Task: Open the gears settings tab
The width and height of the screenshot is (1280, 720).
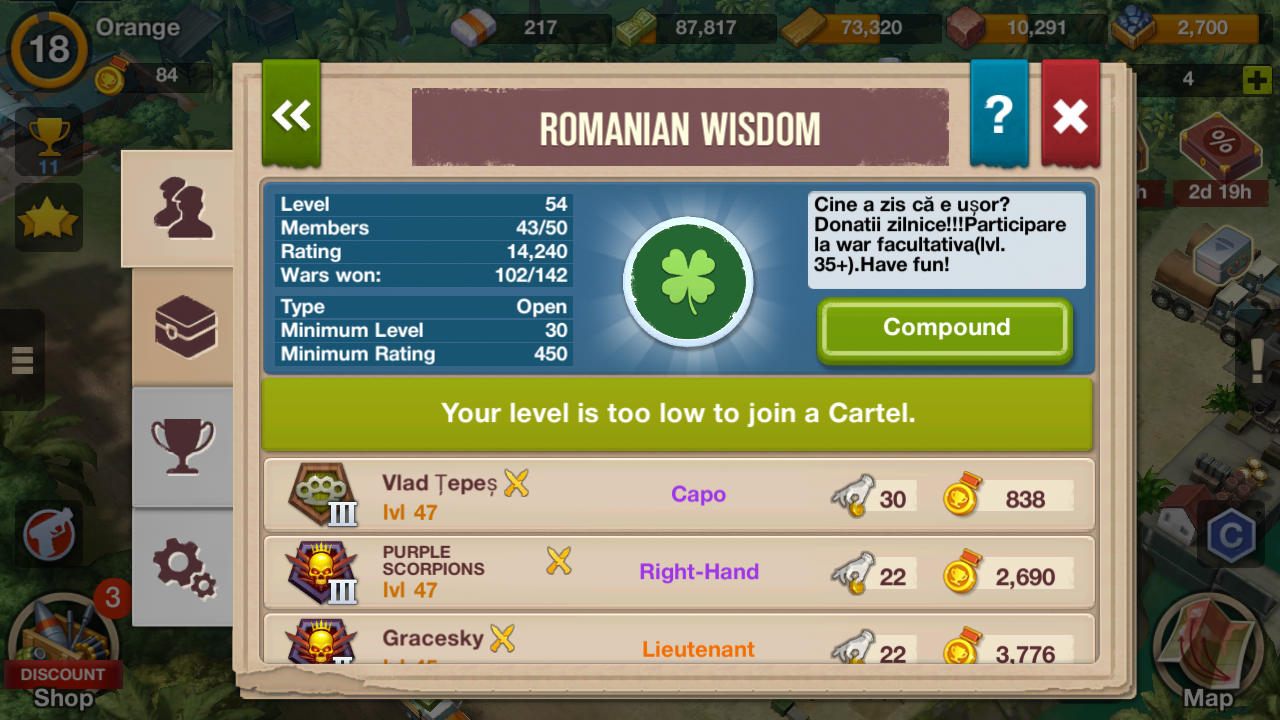Action: coord(184,567)
